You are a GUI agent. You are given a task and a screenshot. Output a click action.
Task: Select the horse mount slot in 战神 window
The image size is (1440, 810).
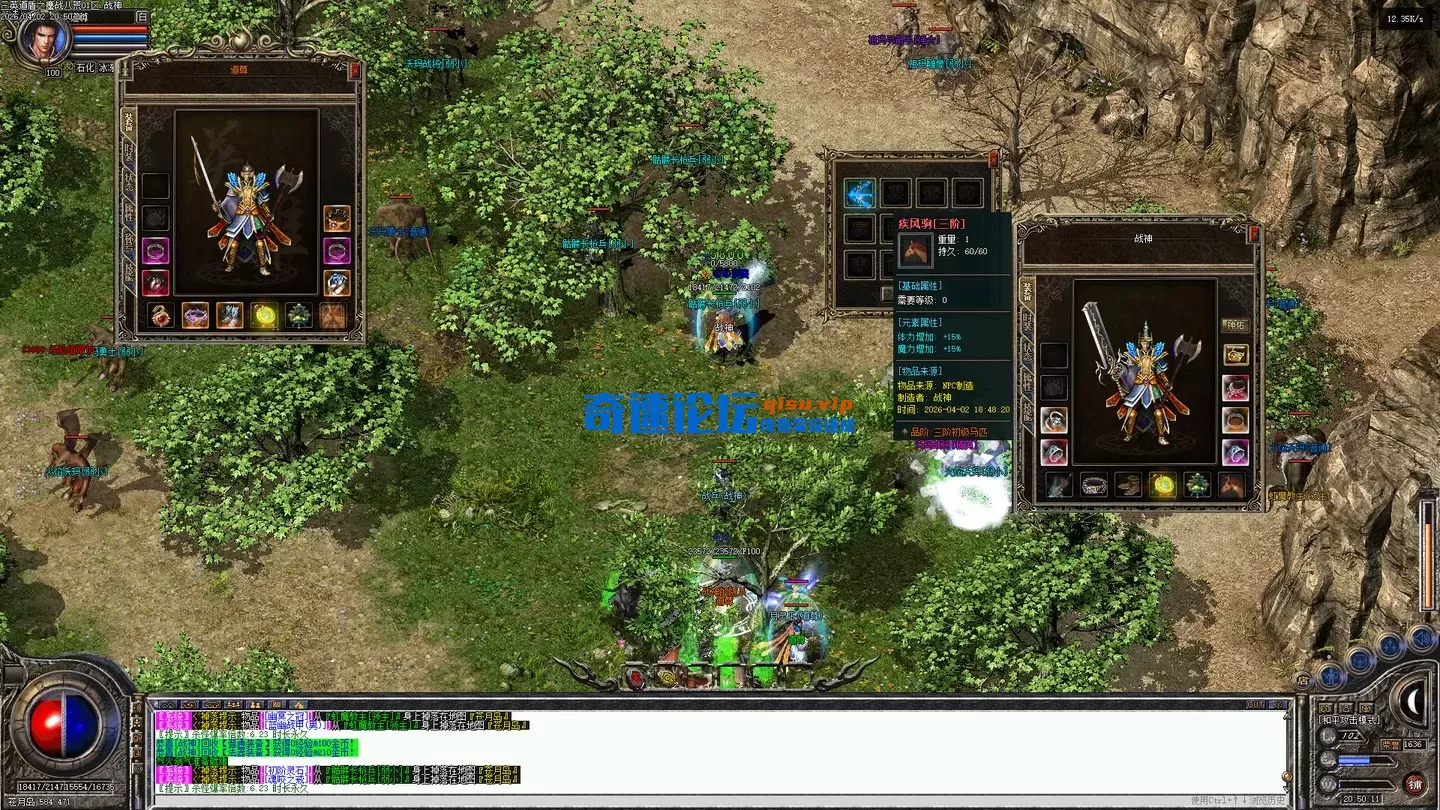(x=1231, y=485)
